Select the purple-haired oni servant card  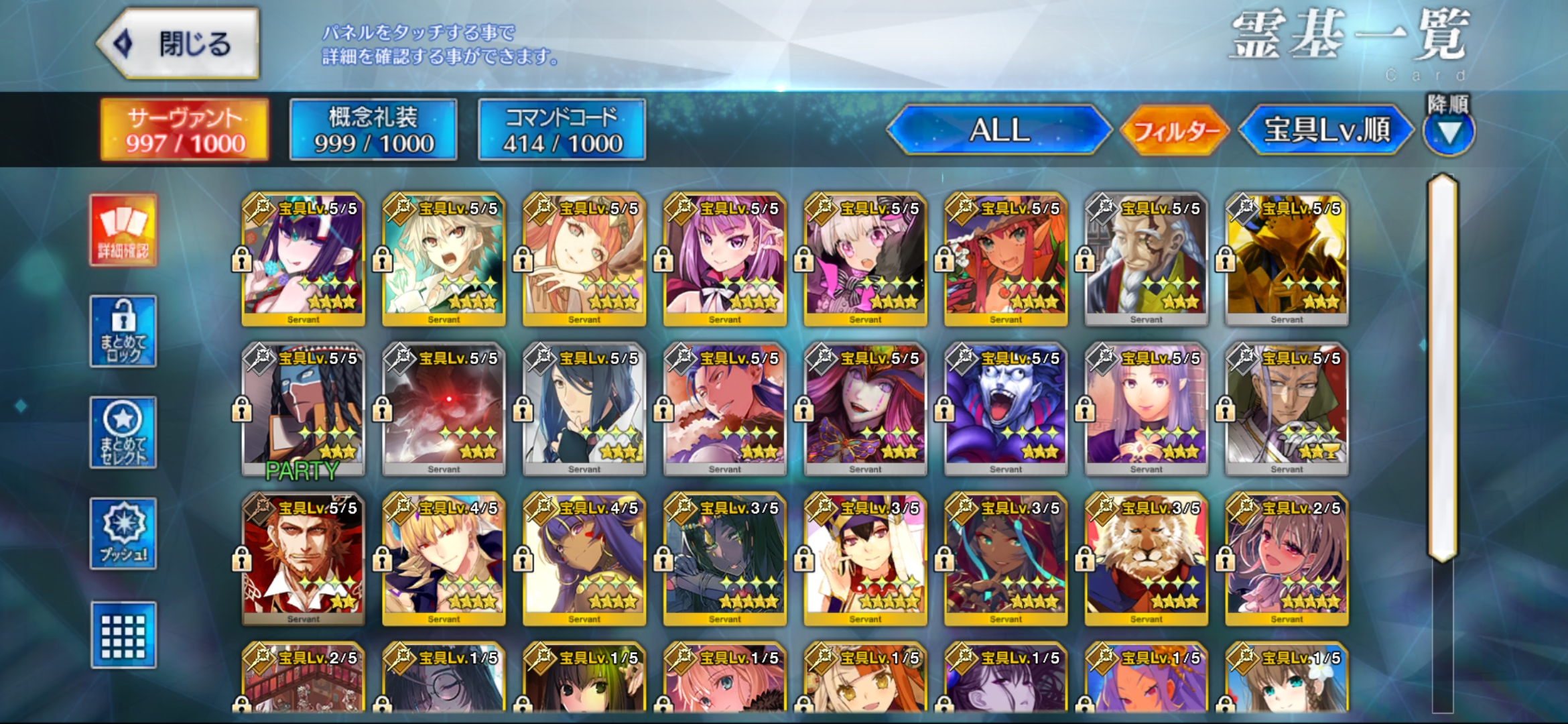(304, 259)
